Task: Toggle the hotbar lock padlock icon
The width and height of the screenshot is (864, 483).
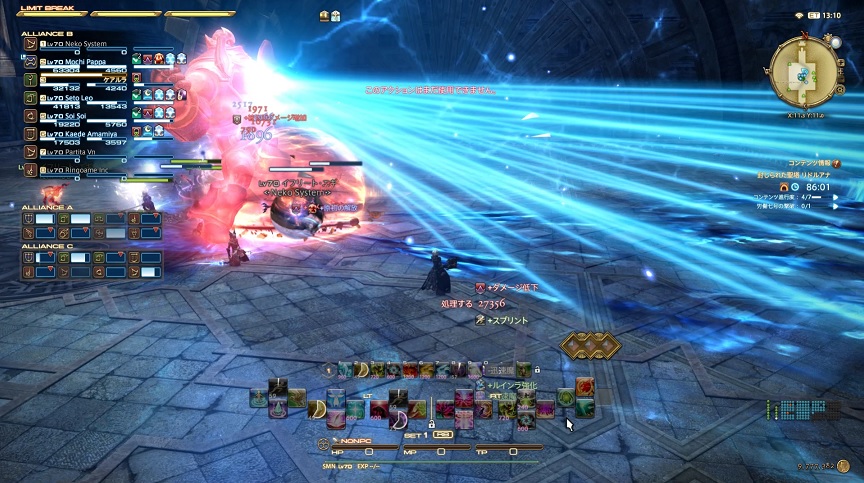Action: point(432,424)
